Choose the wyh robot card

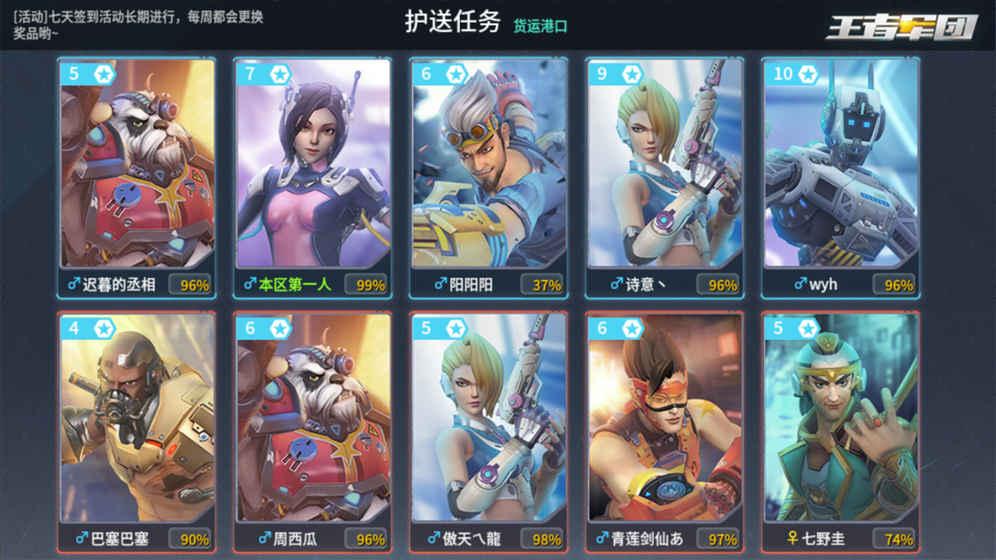[841, 177]
